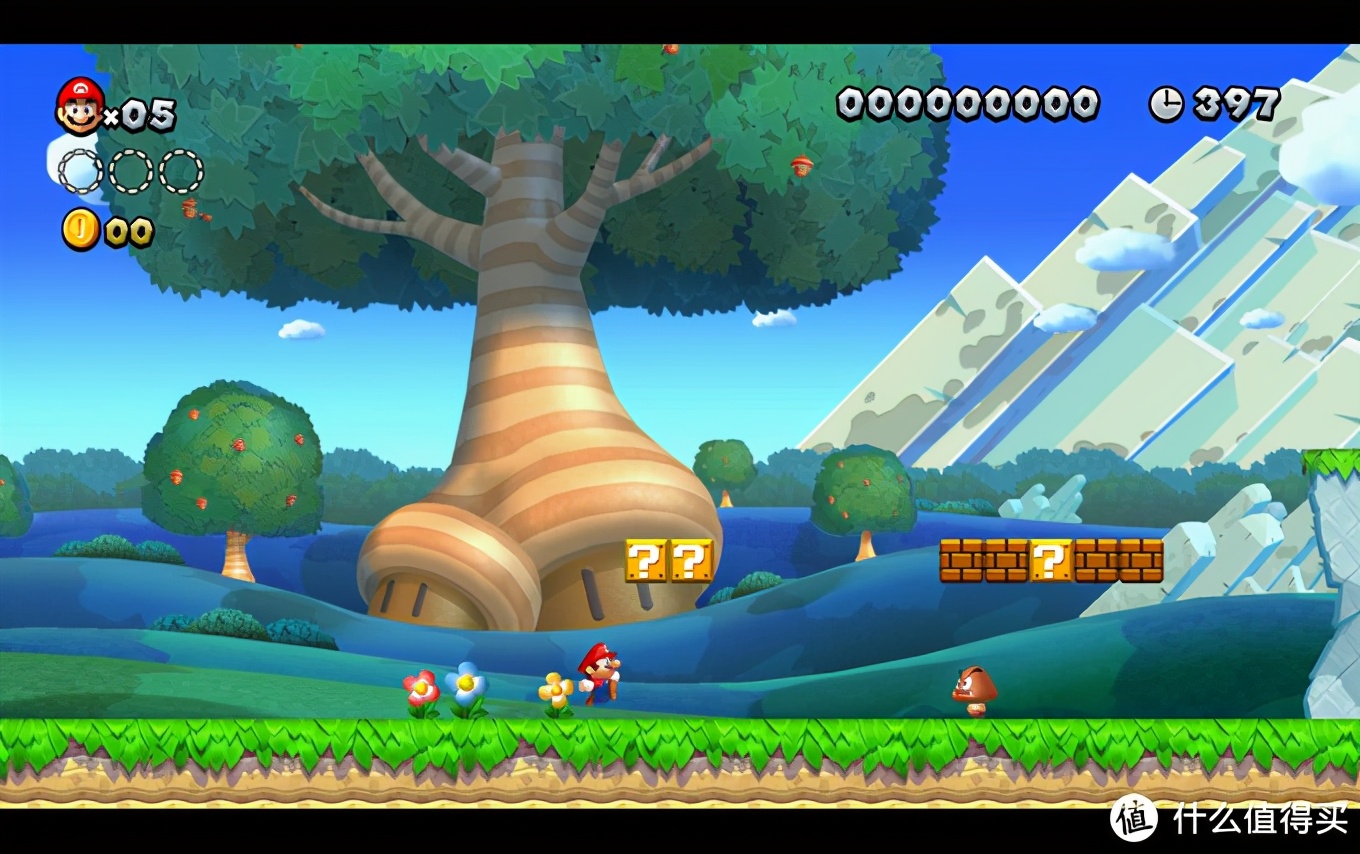The width and height of the screenshot is (1360, 854).
Task: Click the Mario head lives icon
Action: (x=80, y=107)
